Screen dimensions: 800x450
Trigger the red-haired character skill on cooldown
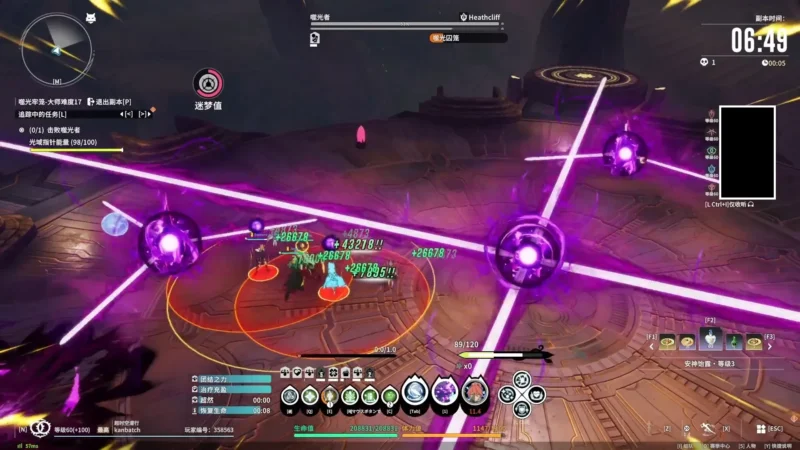[x=474, y=392]
